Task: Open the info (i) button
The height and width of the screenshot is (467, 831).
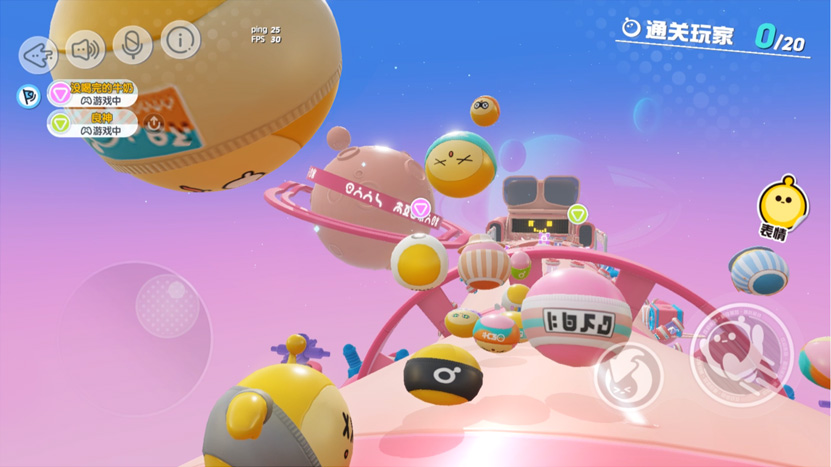Action: tap(180, 40)
